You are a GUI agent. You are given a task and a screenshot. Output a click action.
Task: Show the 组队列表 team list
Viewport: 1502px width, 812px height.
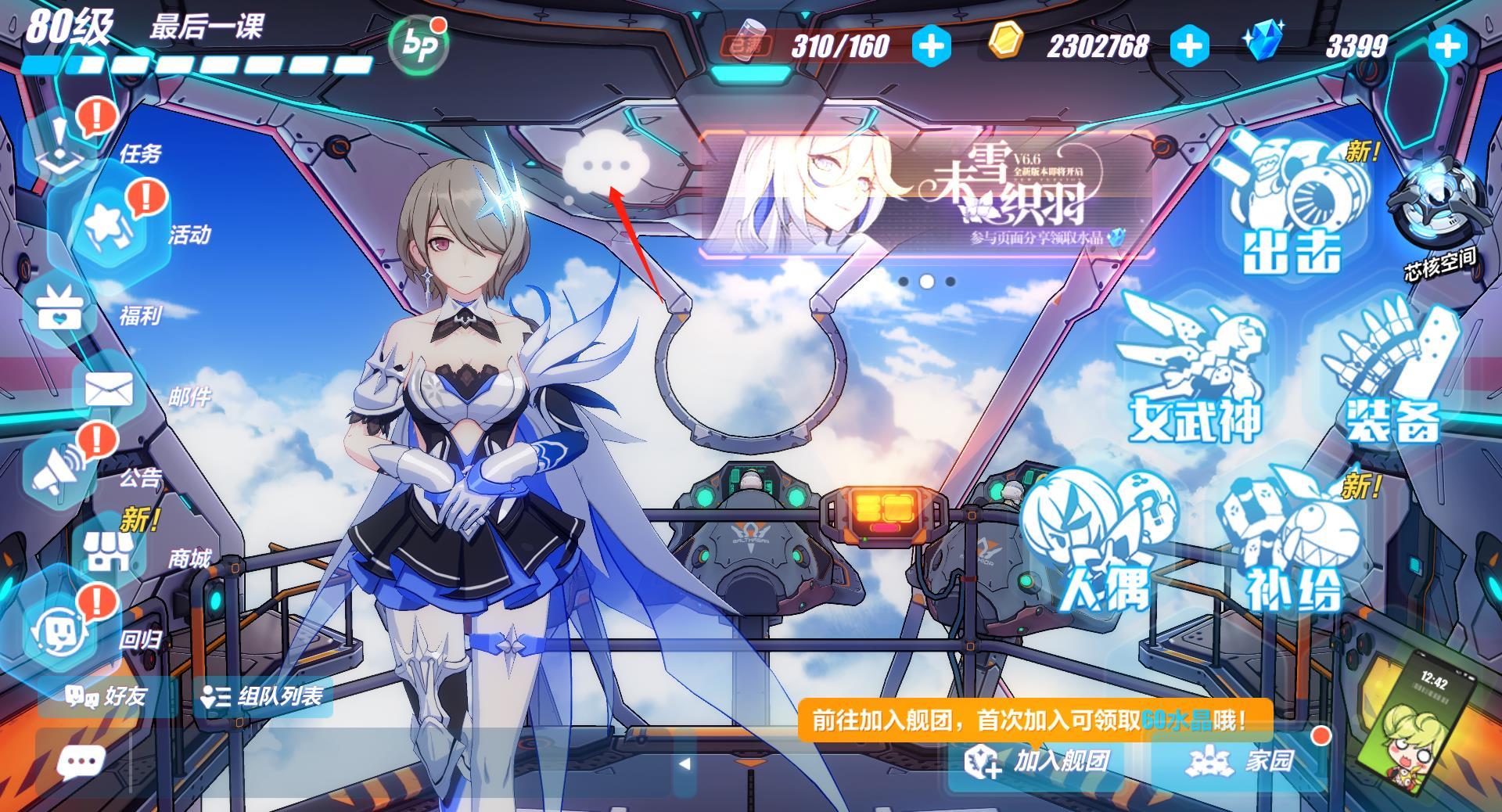coord(263,696)
